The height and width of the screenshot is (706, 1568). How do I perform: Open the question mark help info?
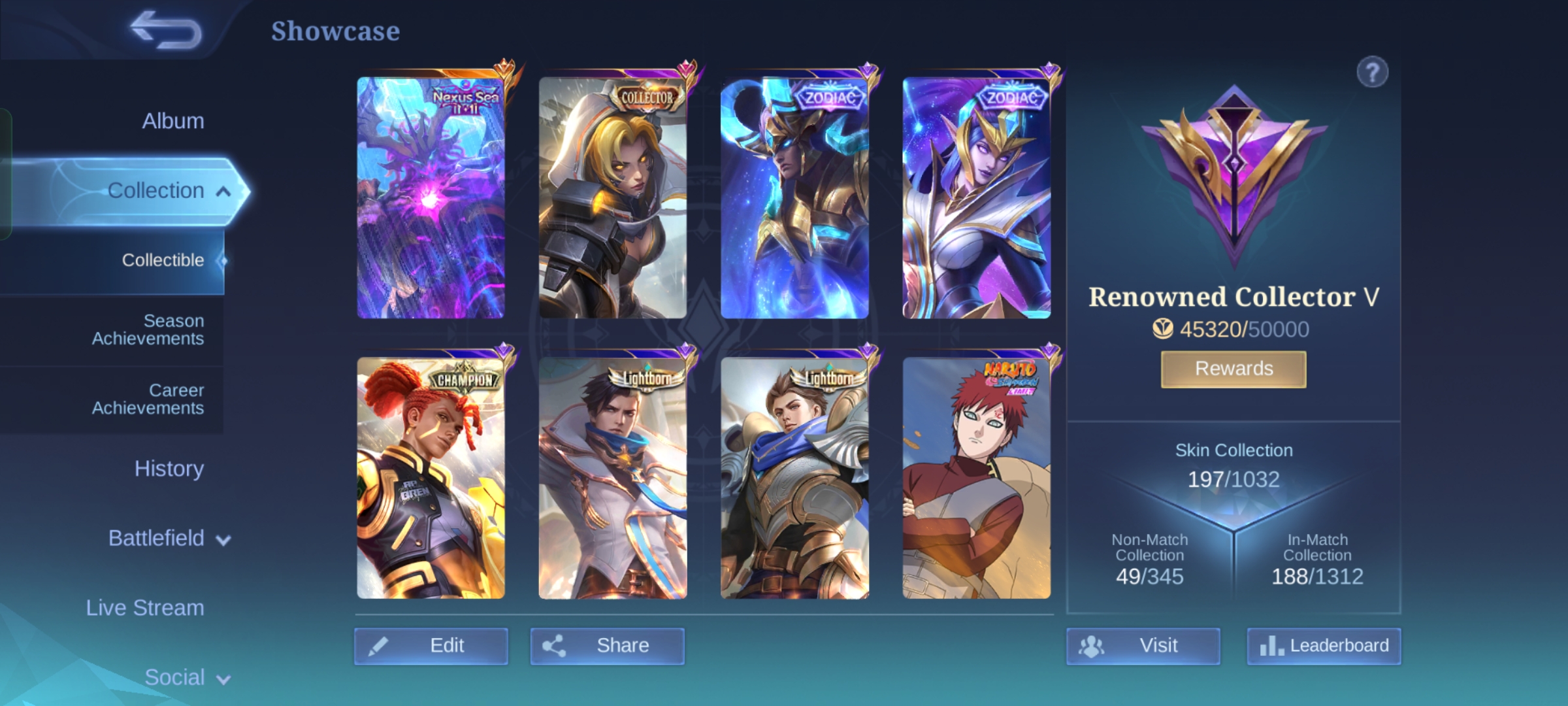pos(1372,72)
